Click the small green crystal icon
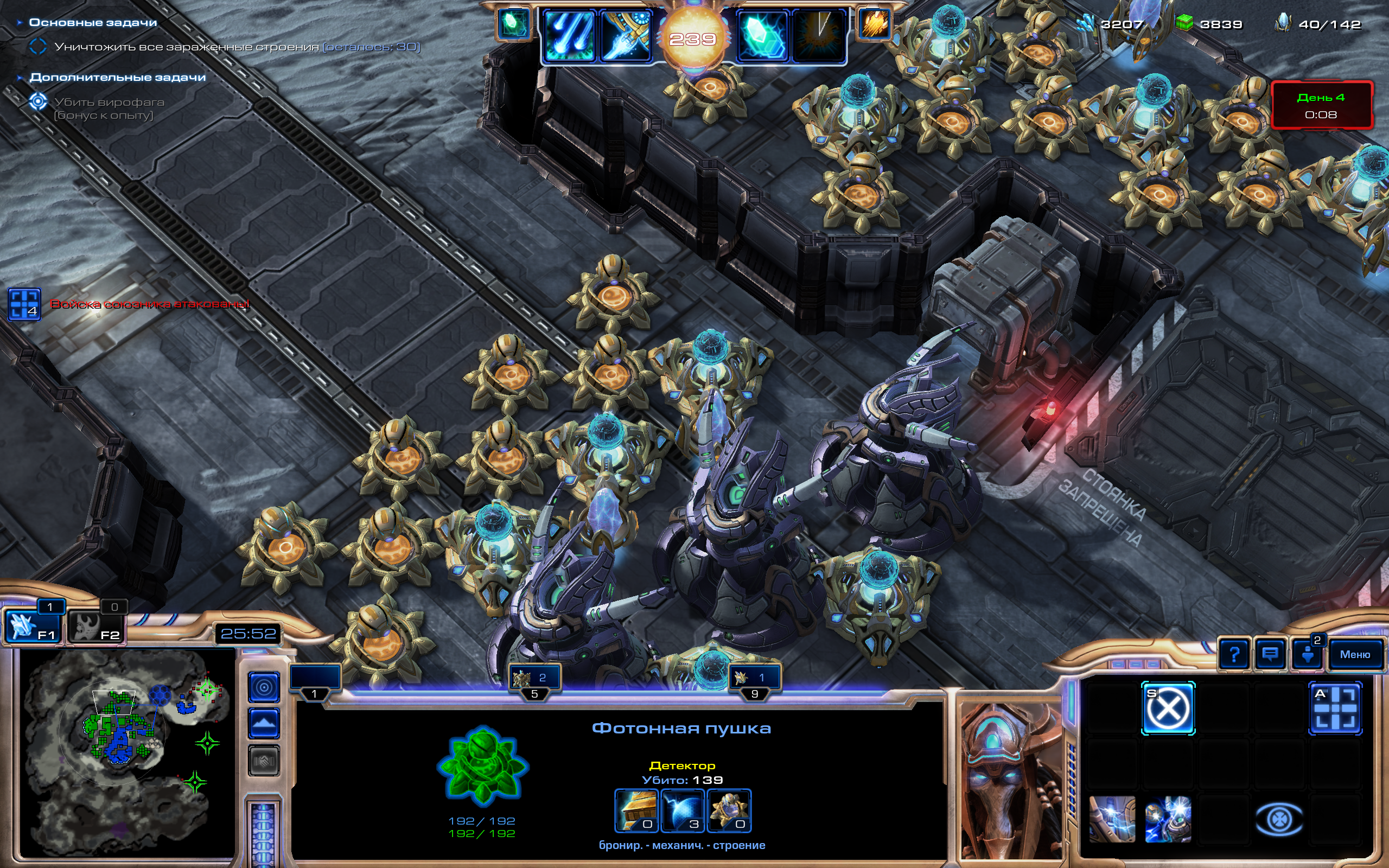 [514, 24]
